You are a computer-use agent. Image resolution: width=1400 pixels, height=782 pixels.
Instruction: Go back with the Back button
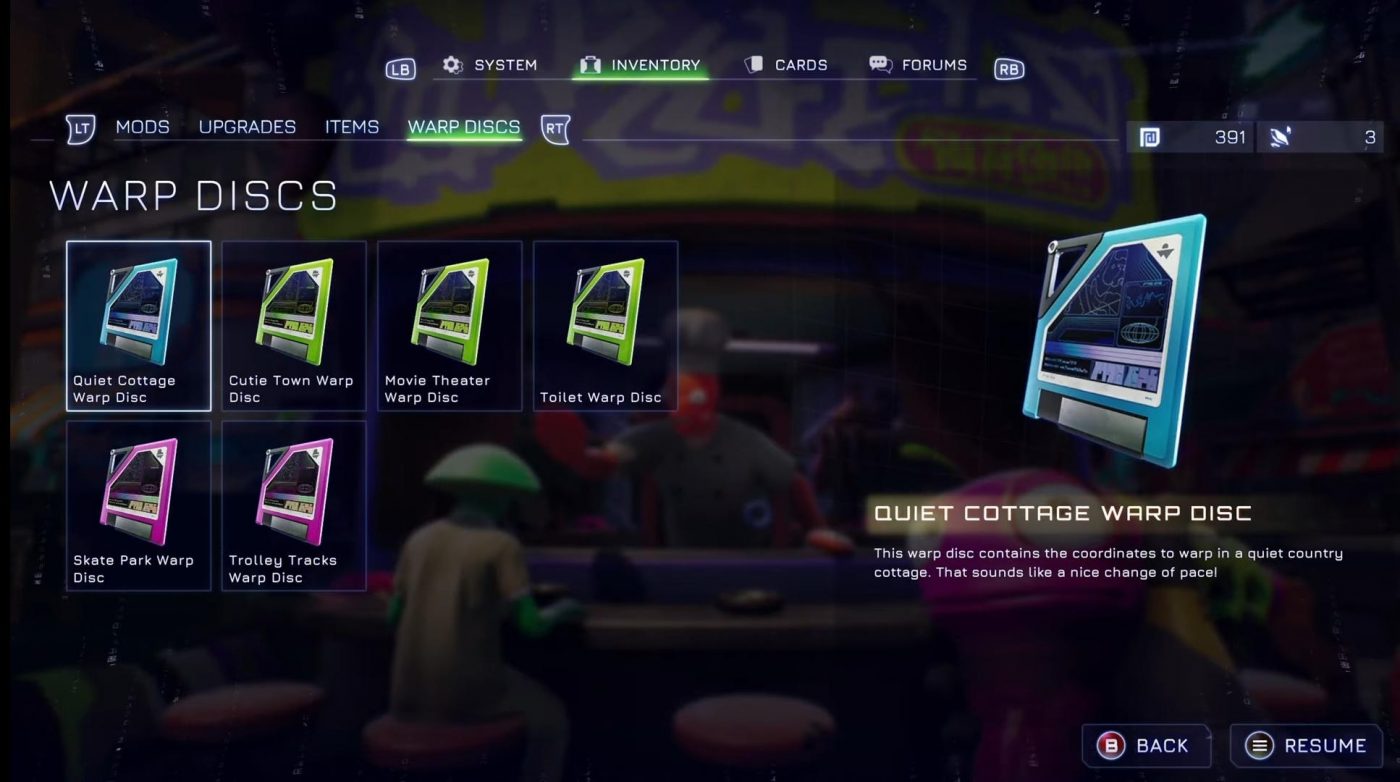(x=1146, y=746)
